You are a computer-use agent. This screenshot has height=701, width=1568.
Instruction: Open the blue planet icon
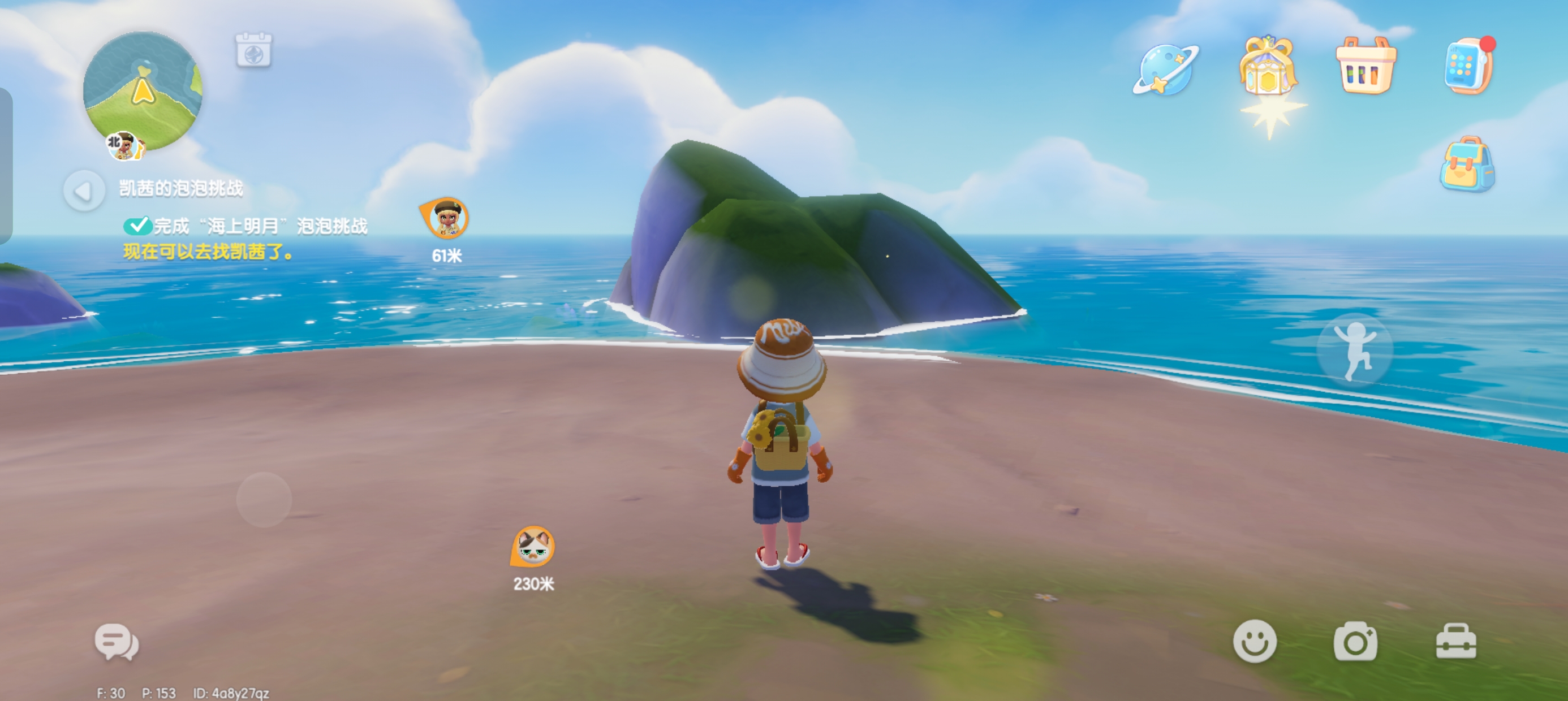pyautogui.click(x=1165, y=70)
